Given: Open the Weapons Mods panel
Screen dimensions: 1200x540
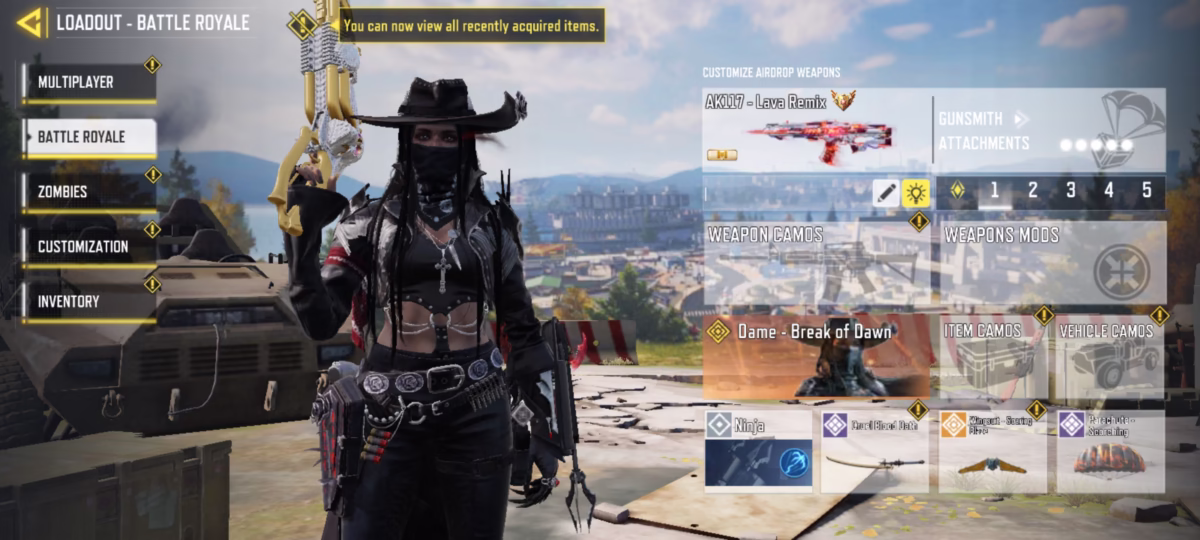Looking at the screenshot, I should 1053,264.
